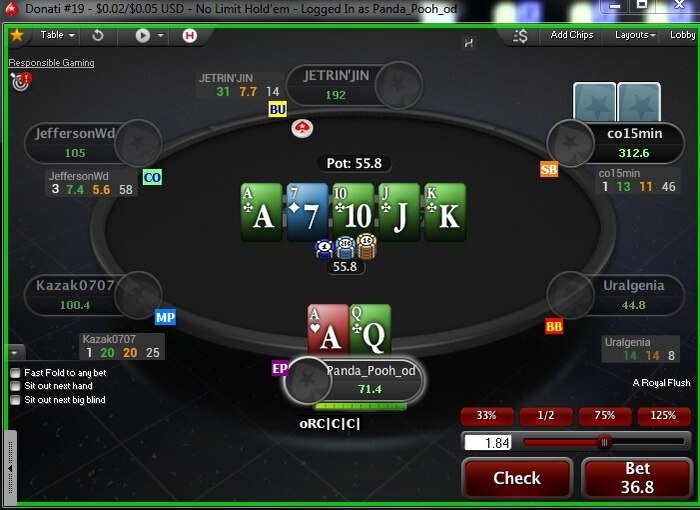Click the circular arrow replay icon
This screenshot has height=510, width=700.
pyautogui.click(x=98, y=35)
